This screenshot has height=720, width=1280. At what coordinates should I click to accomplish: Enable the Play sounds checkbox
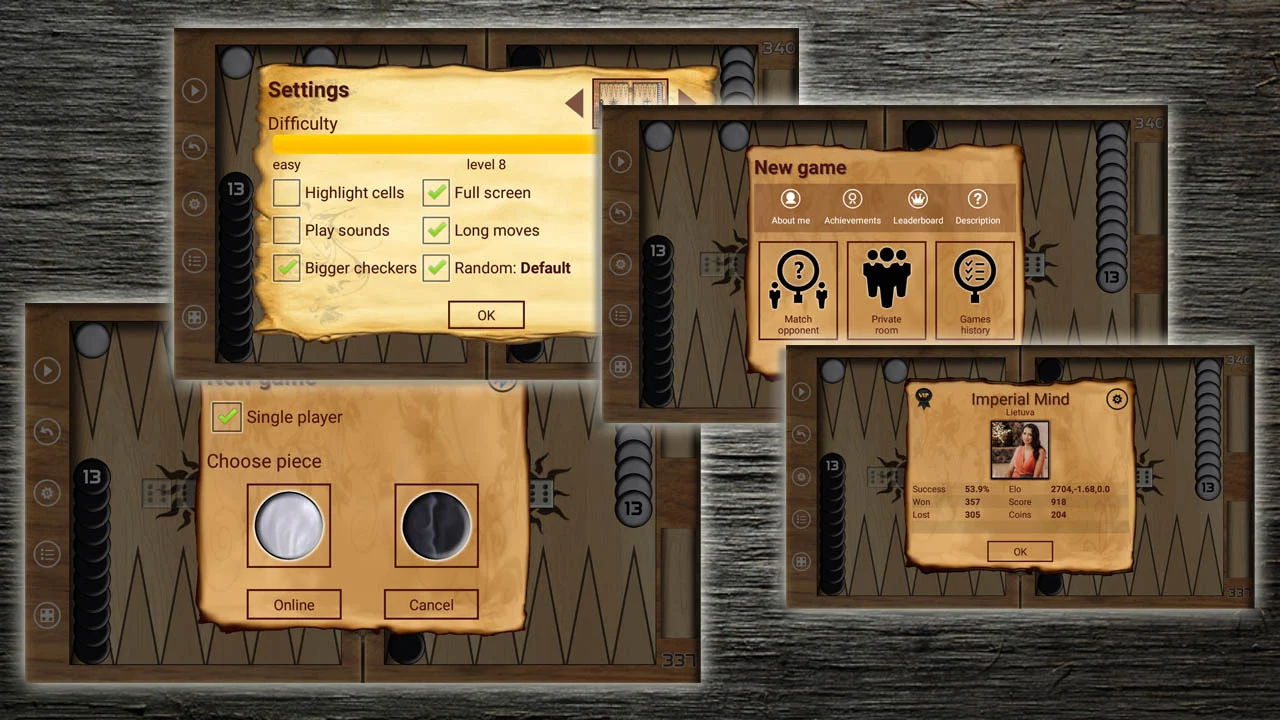(287, 230)
